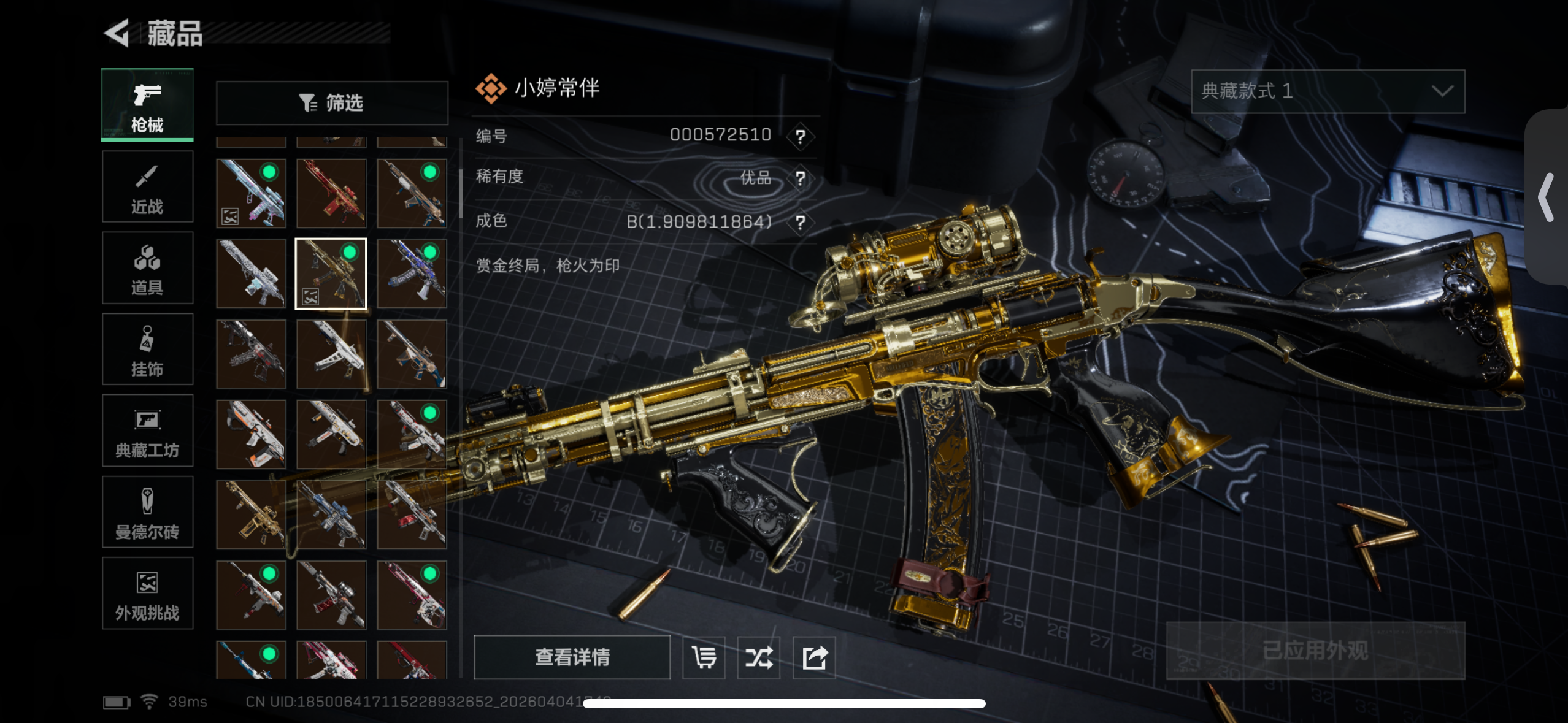Show help for 编号 serial number
The height and width of the screenshot is (723, 1568).
tap(800, 136)
